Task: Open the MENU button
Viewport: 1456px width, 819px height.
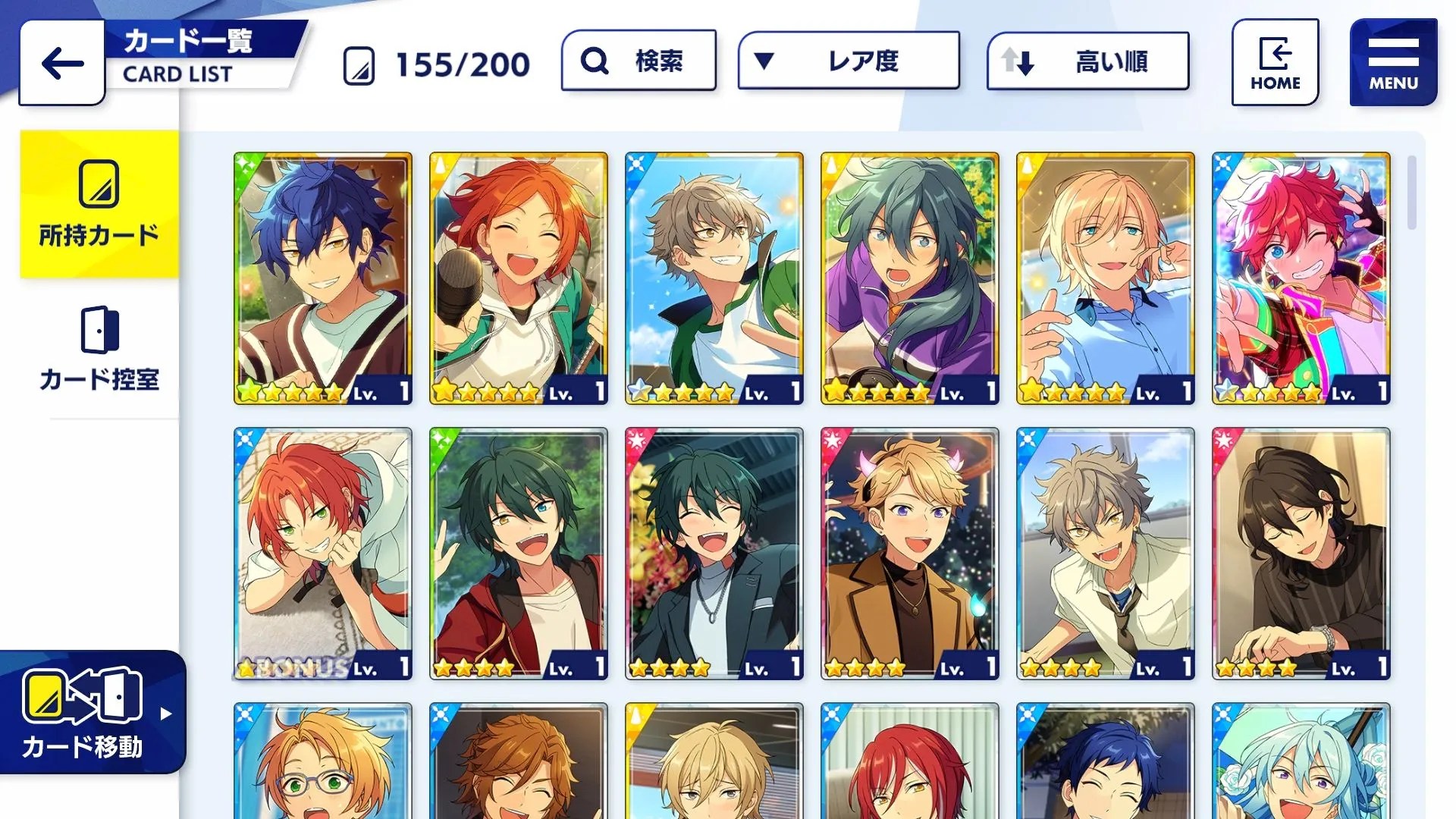Action: pos(1393,62)
